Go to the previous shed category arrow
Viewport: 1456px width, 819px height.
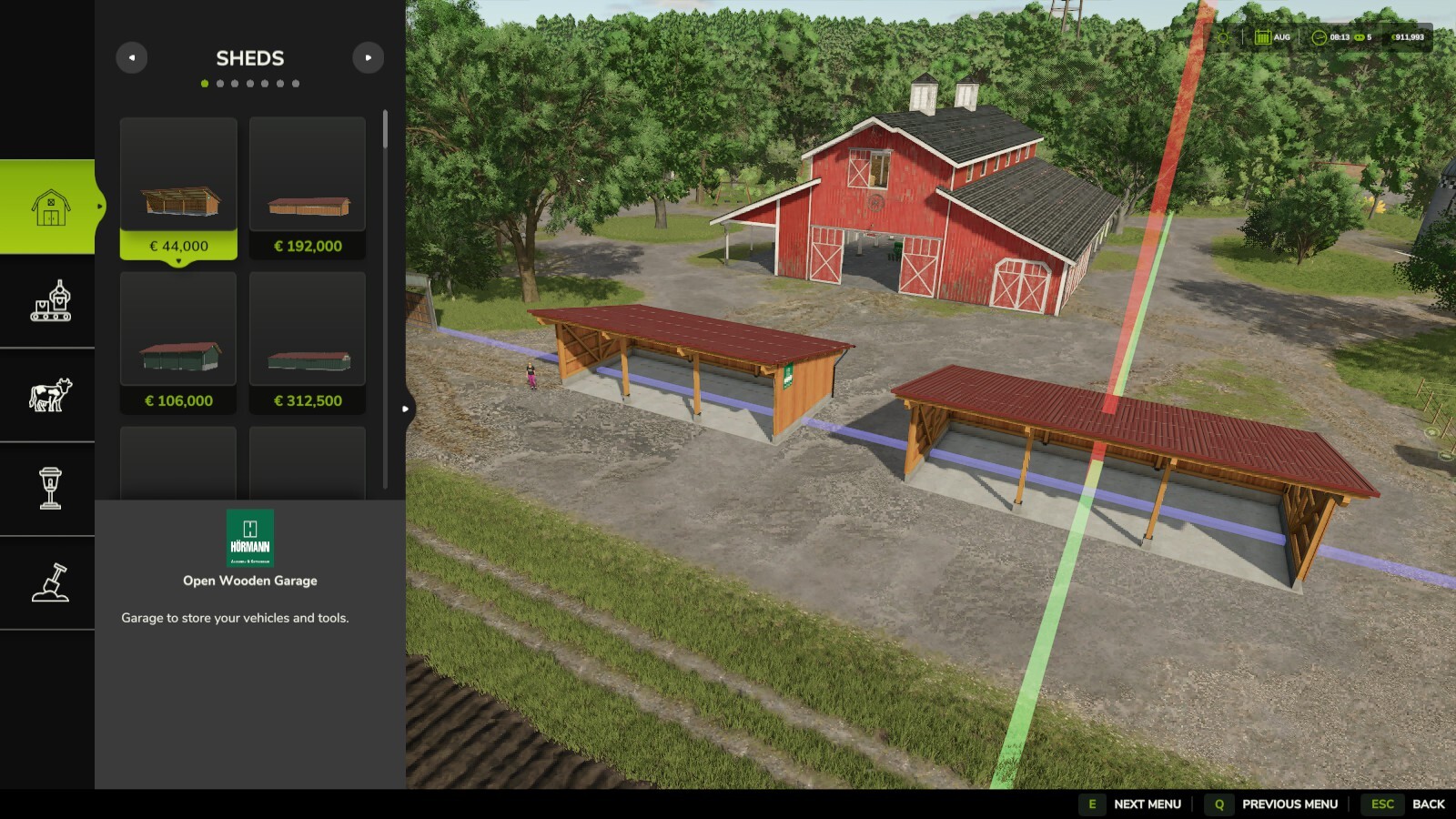132,57
